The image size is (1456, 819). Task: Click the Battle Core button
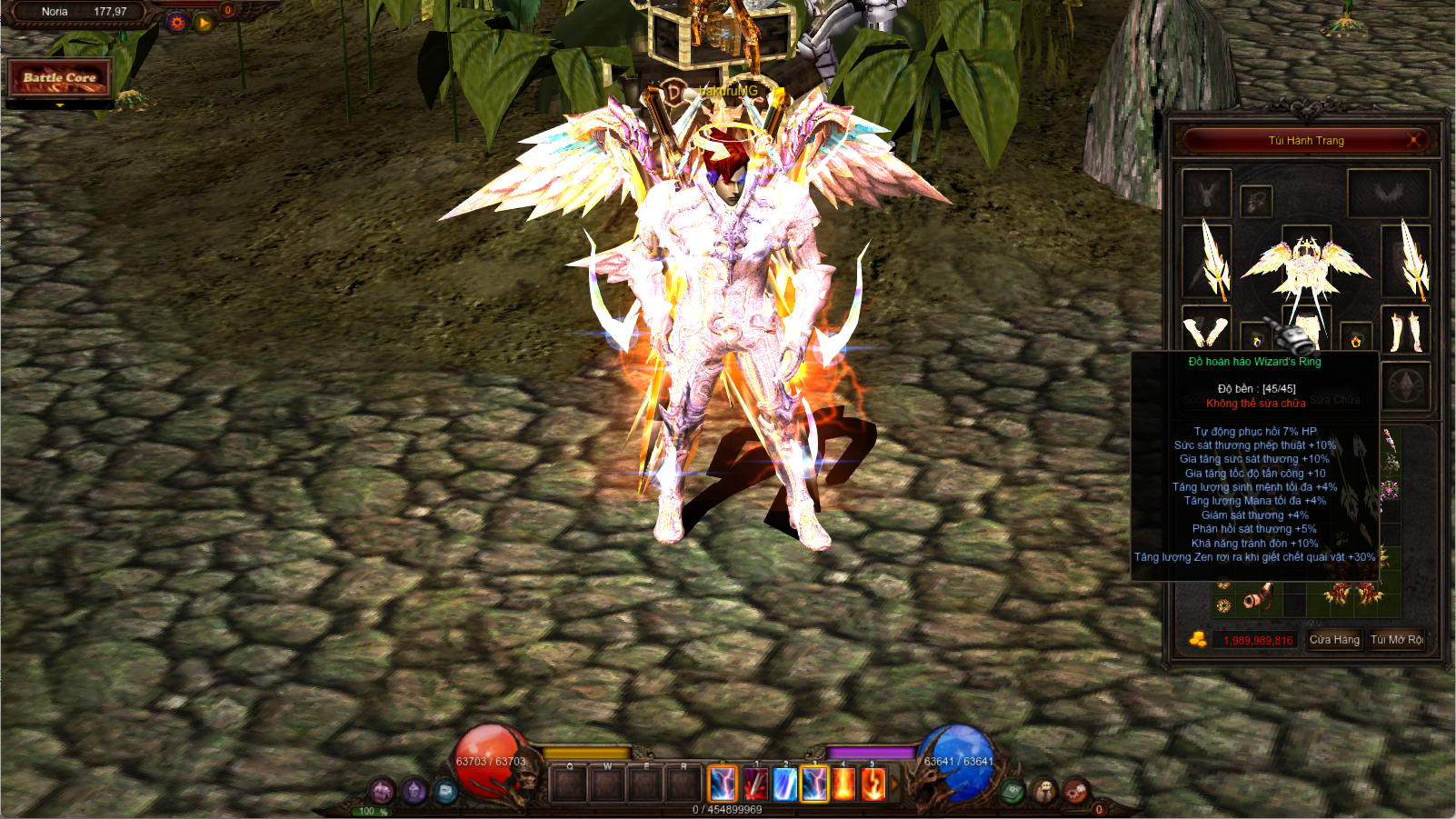click(60, 78)
